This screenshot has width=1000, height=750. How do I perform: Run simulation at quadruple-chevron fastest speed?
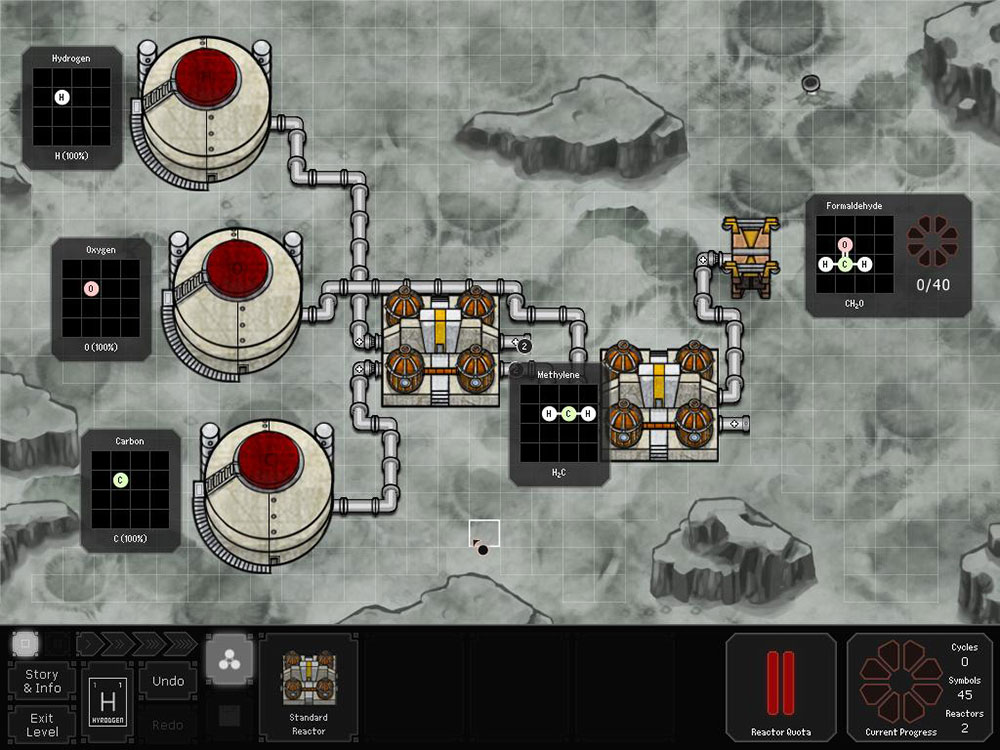pos(178,643)
